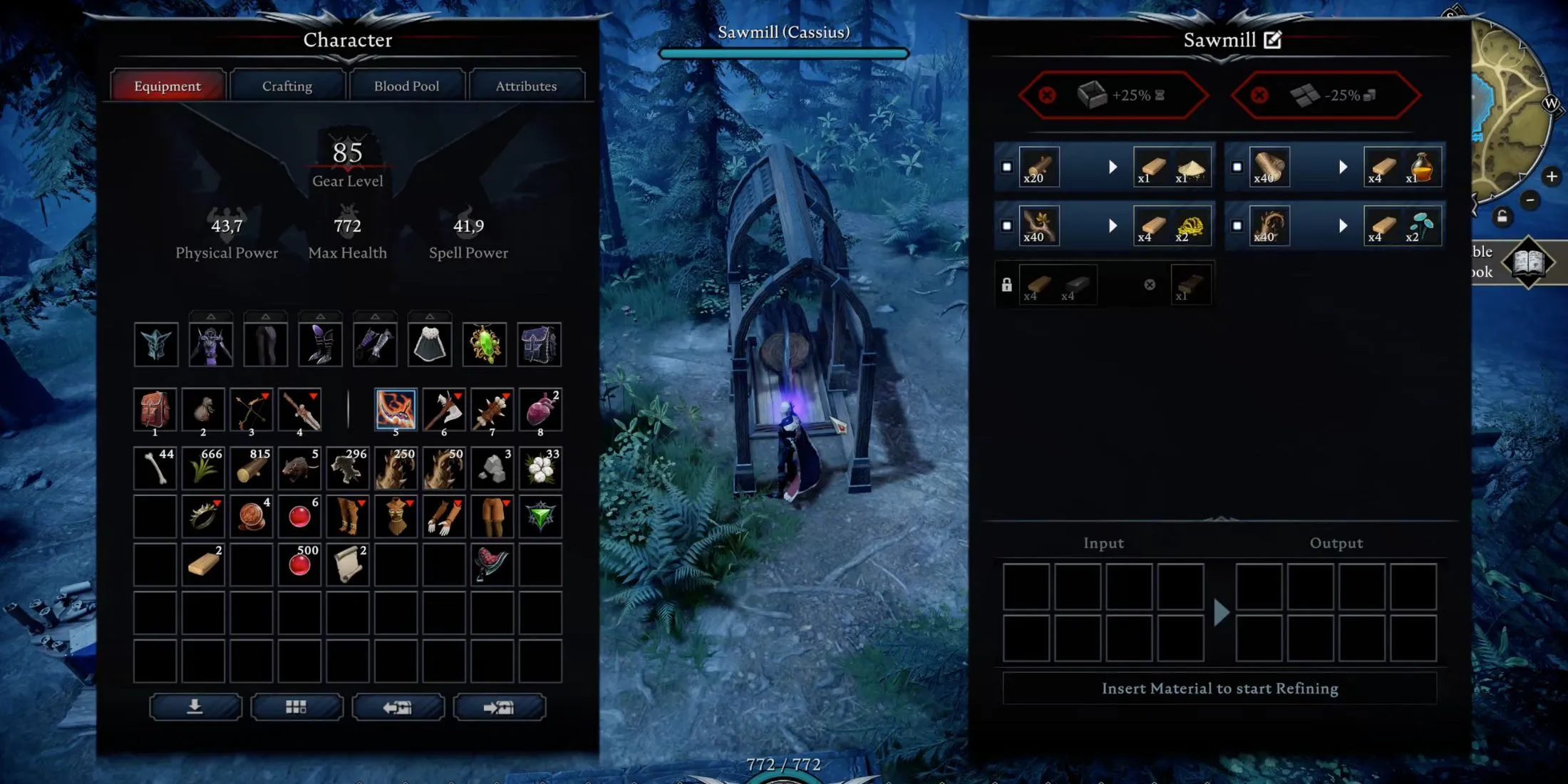Viewport: 1568px width, 784px height.
Task: Click the Sawmill rename (edit) icon
Action: click(1273, 40)
